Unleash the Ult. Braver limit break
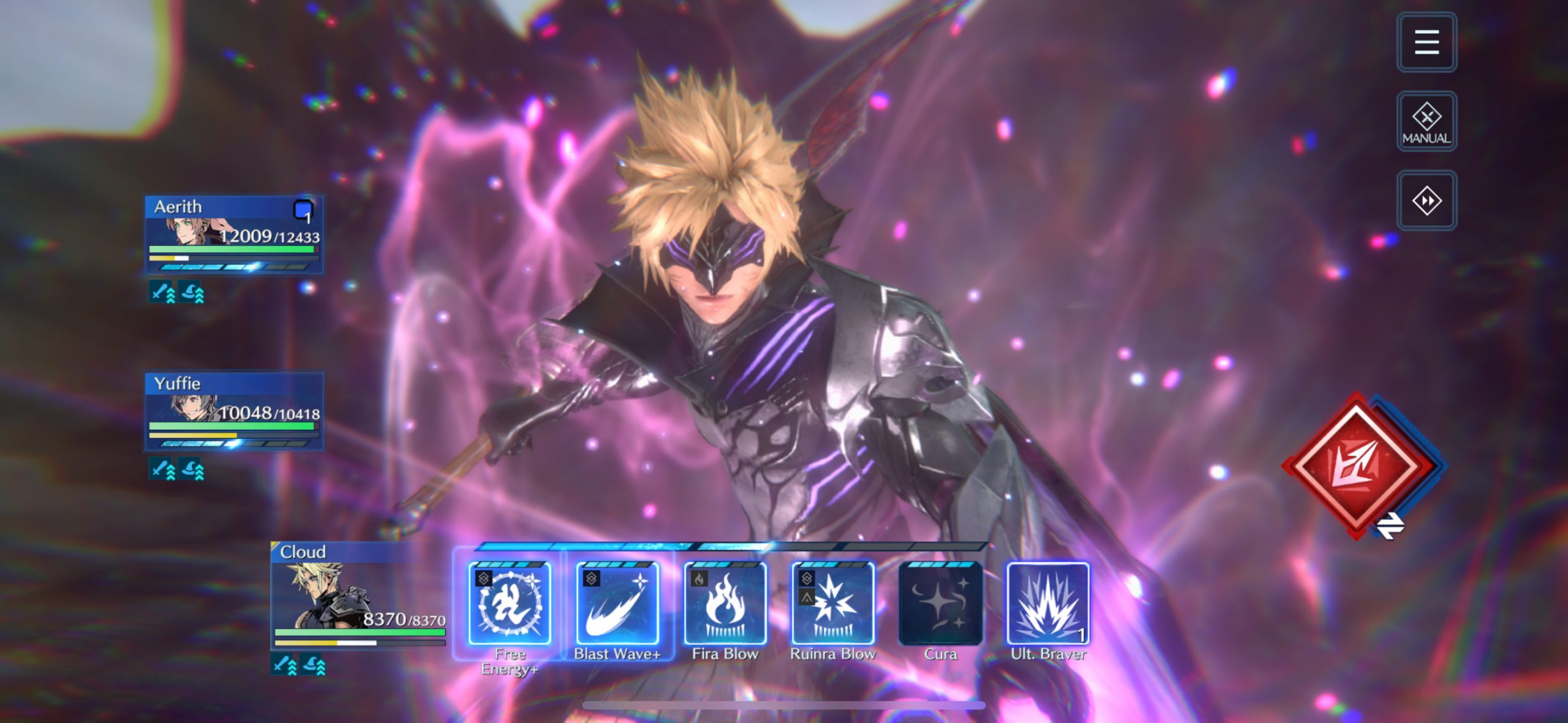Screen dimensions: 1568x723 (x=1048, y=604)
